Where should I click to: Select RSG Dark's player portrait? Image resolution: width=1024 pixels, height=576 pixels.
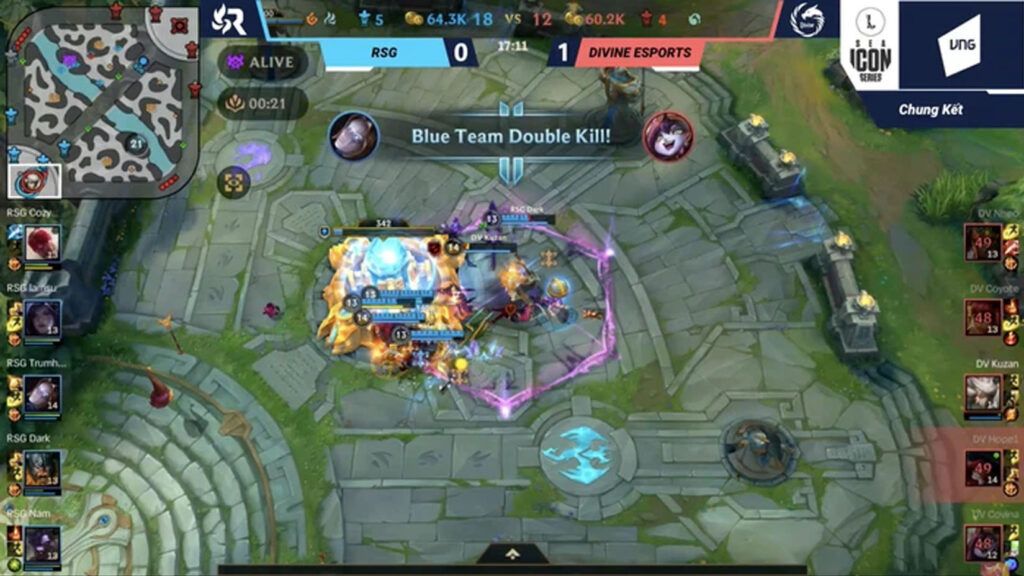click(43, 468)
